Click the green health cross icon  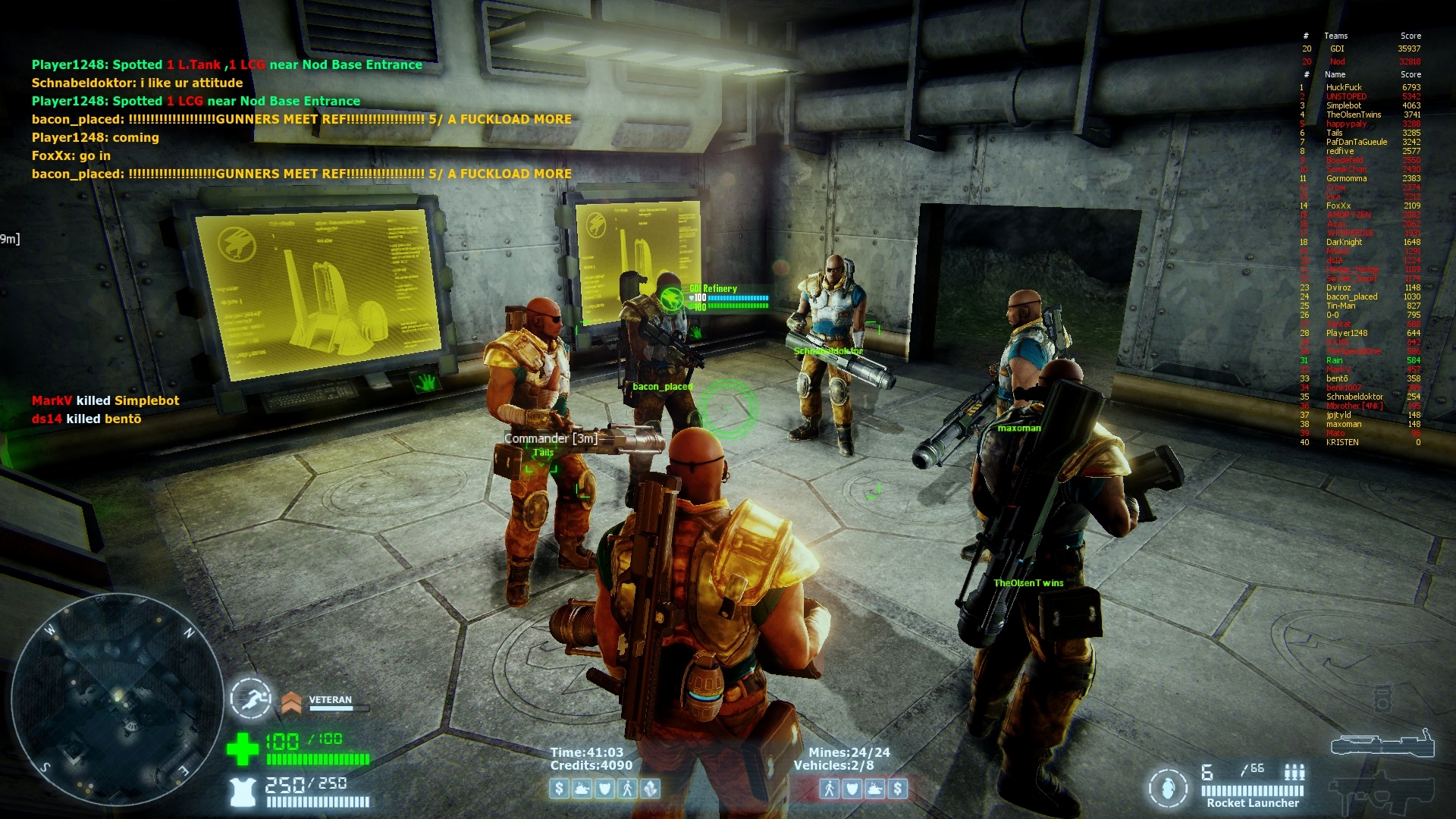(243, 748)
